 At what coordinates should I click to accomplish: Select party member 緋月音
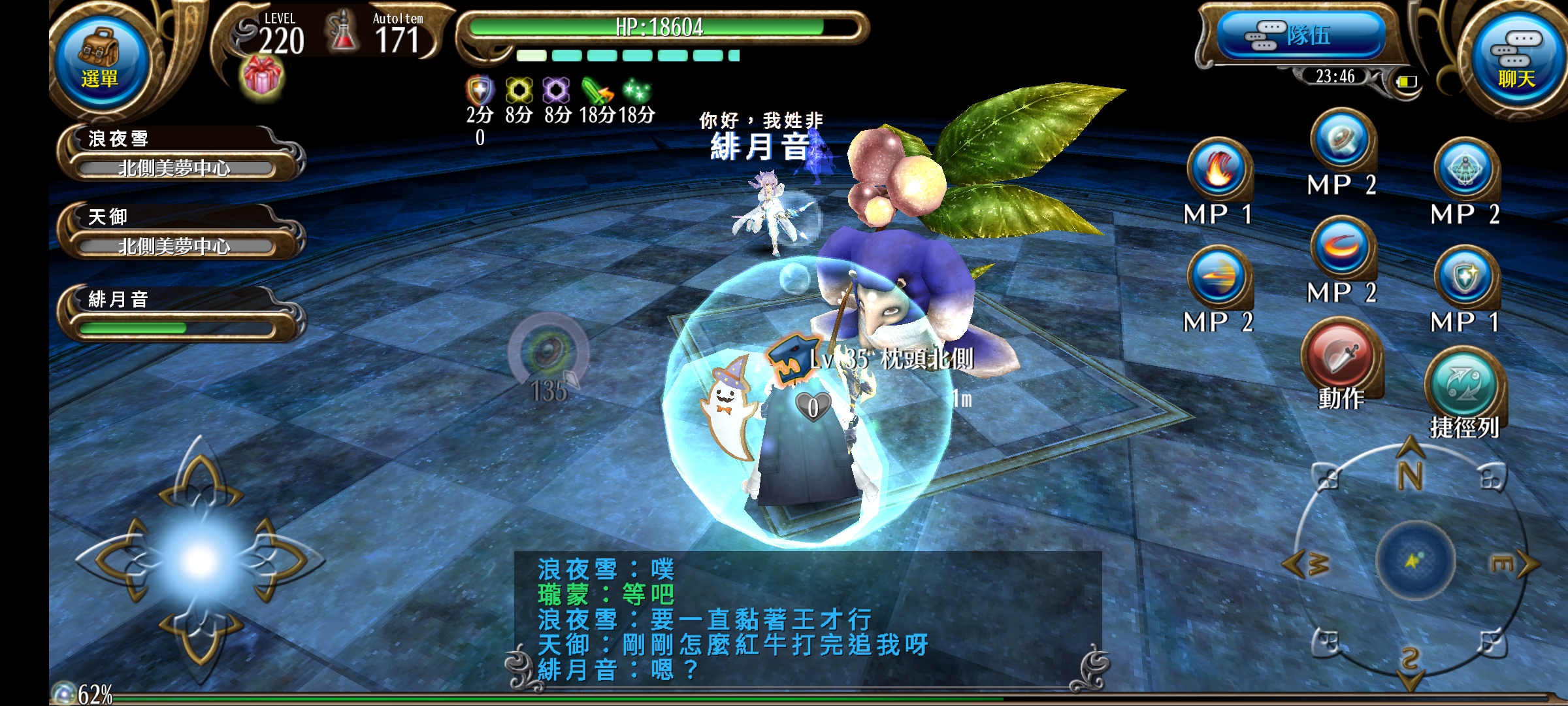(x=178, y=314)
